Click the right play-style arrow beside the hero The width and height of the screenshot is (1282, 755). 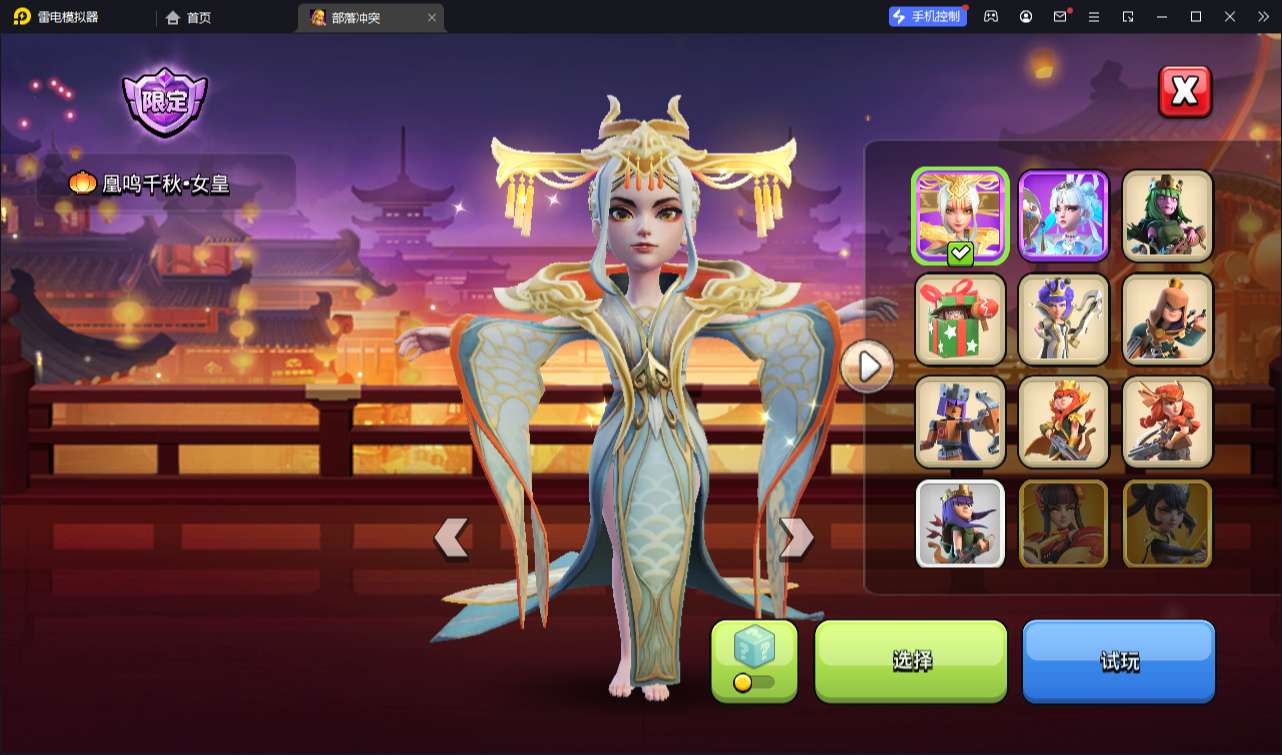866,367
